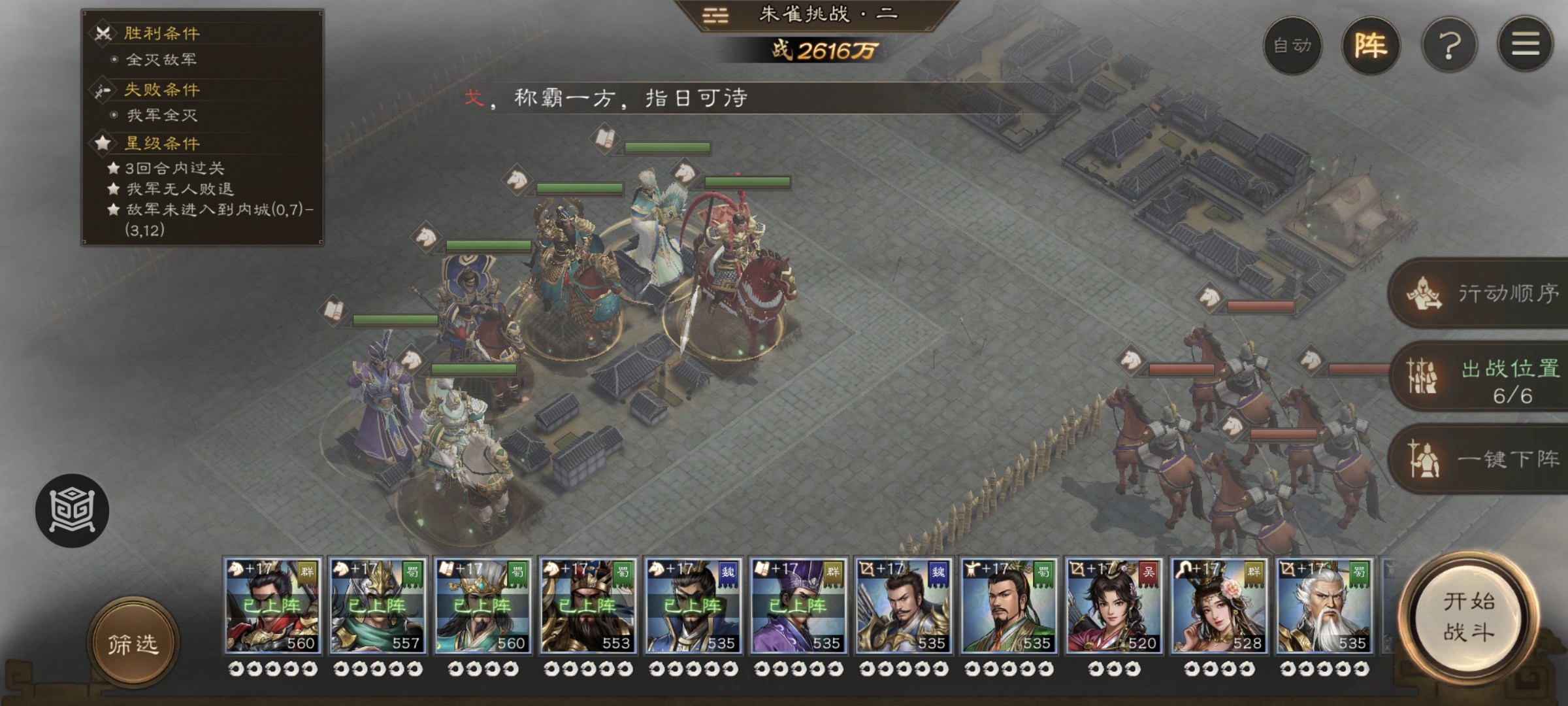Pick the hero card with 557 power
Screen dimensions: 1568x706
(x=378, y=605)
